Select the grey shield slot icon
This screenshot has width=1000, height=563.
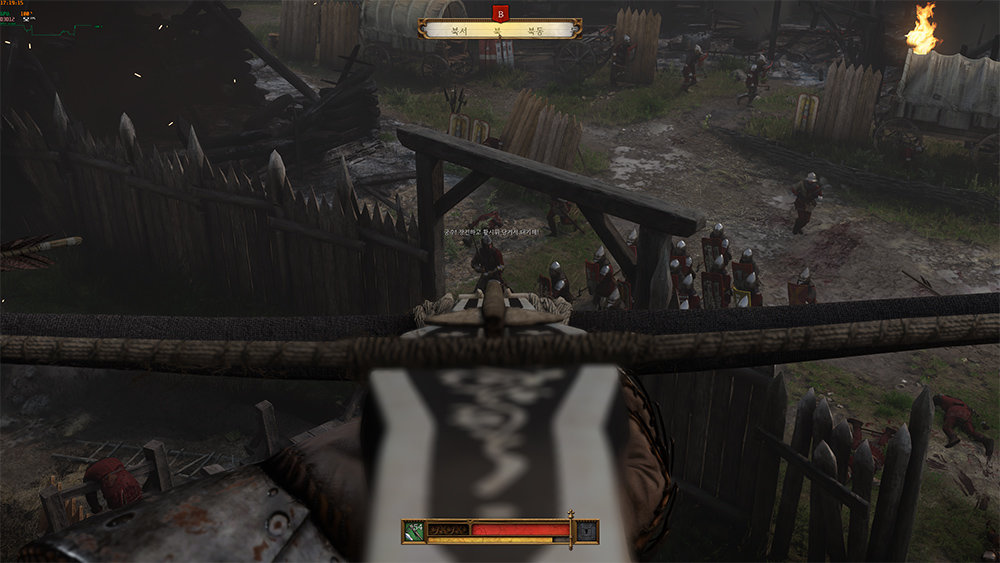click(x=585, y=530)
